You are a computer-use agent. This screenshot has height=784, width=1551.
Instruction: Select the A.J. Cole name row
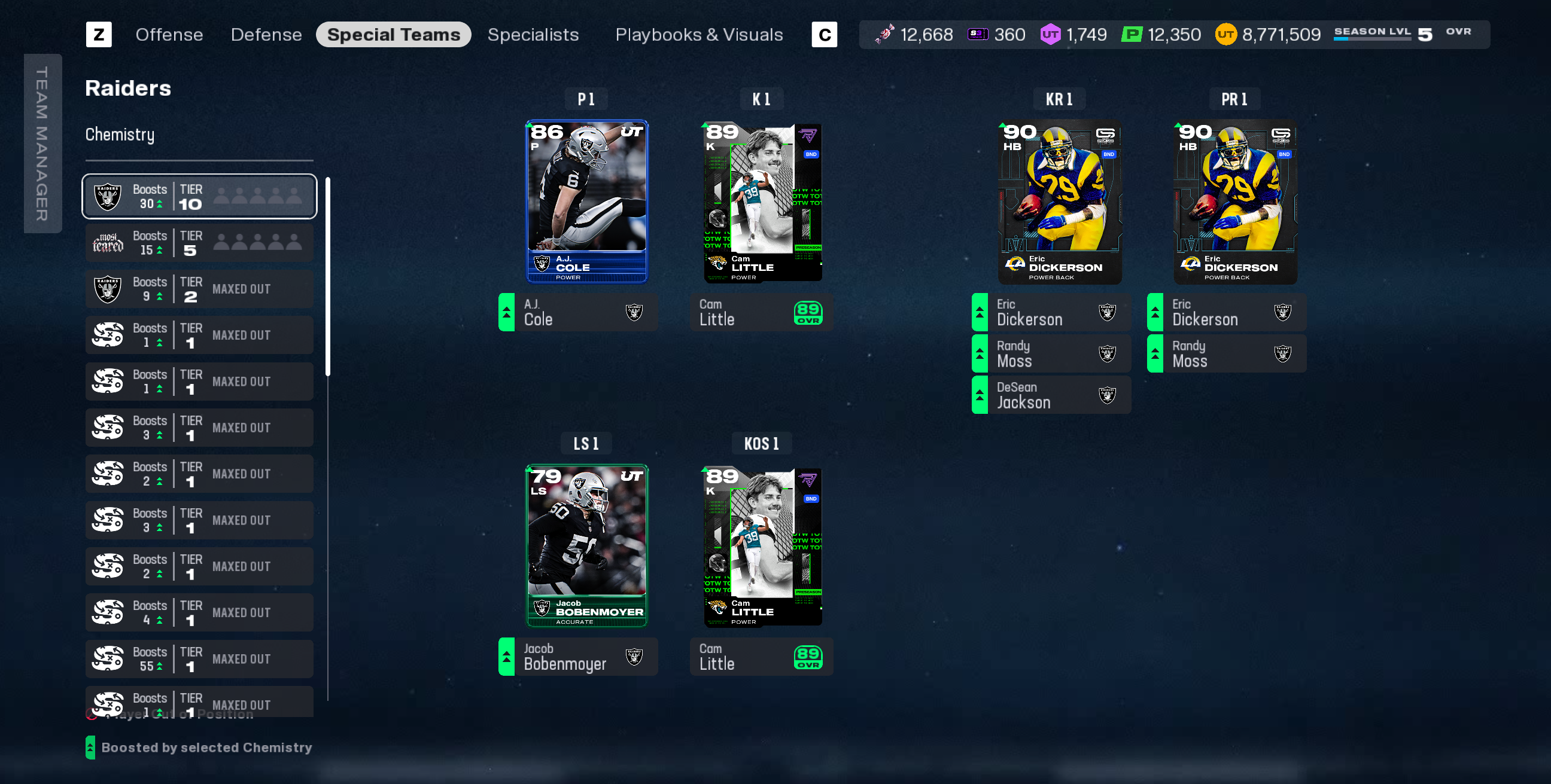(578, 312)
